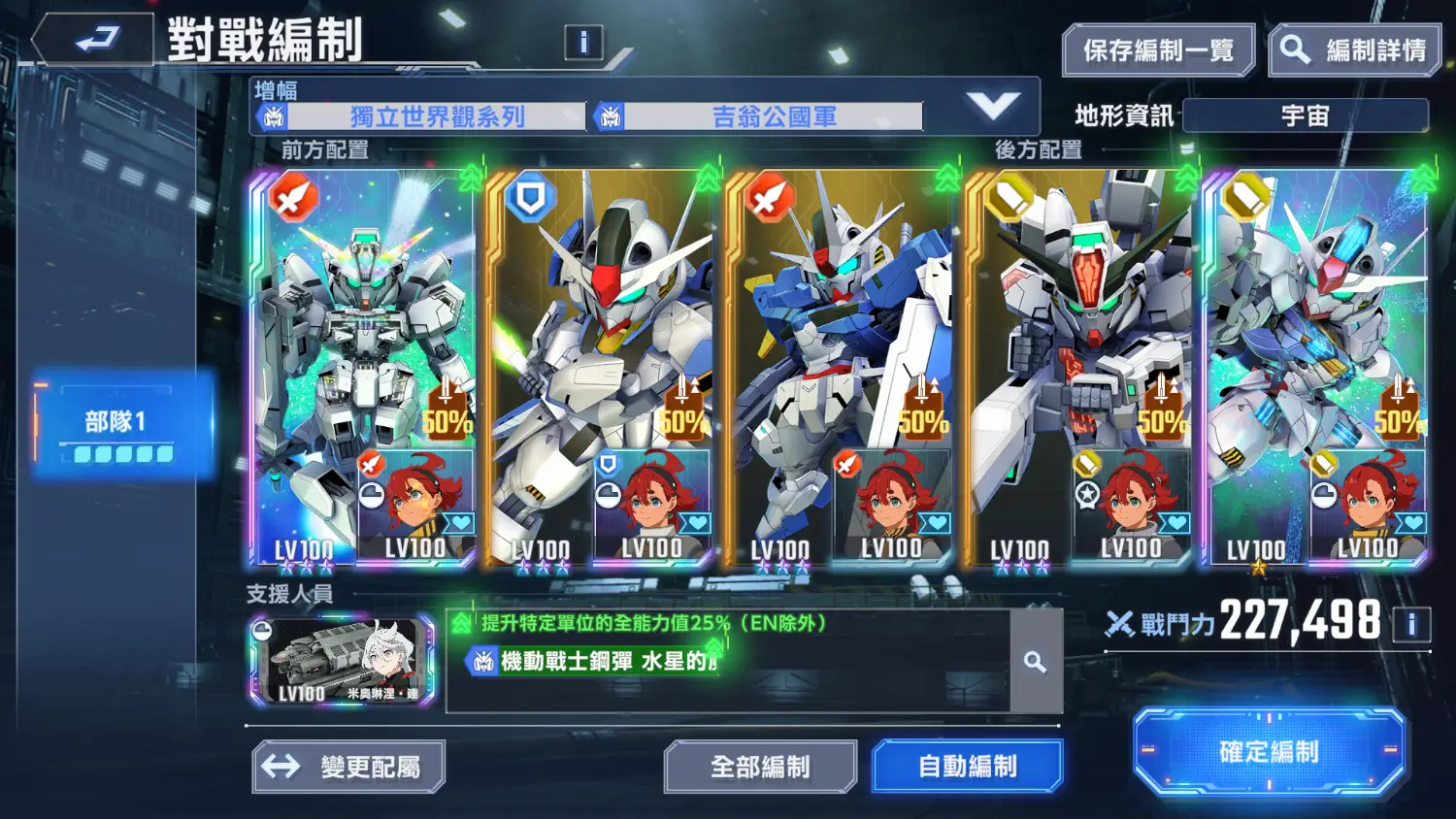Open 保存編制一覽 saved formations list
Image resolution: width=1456 pixels, height=819 pixels.
pyautogui.click(x=1158, y=50)
